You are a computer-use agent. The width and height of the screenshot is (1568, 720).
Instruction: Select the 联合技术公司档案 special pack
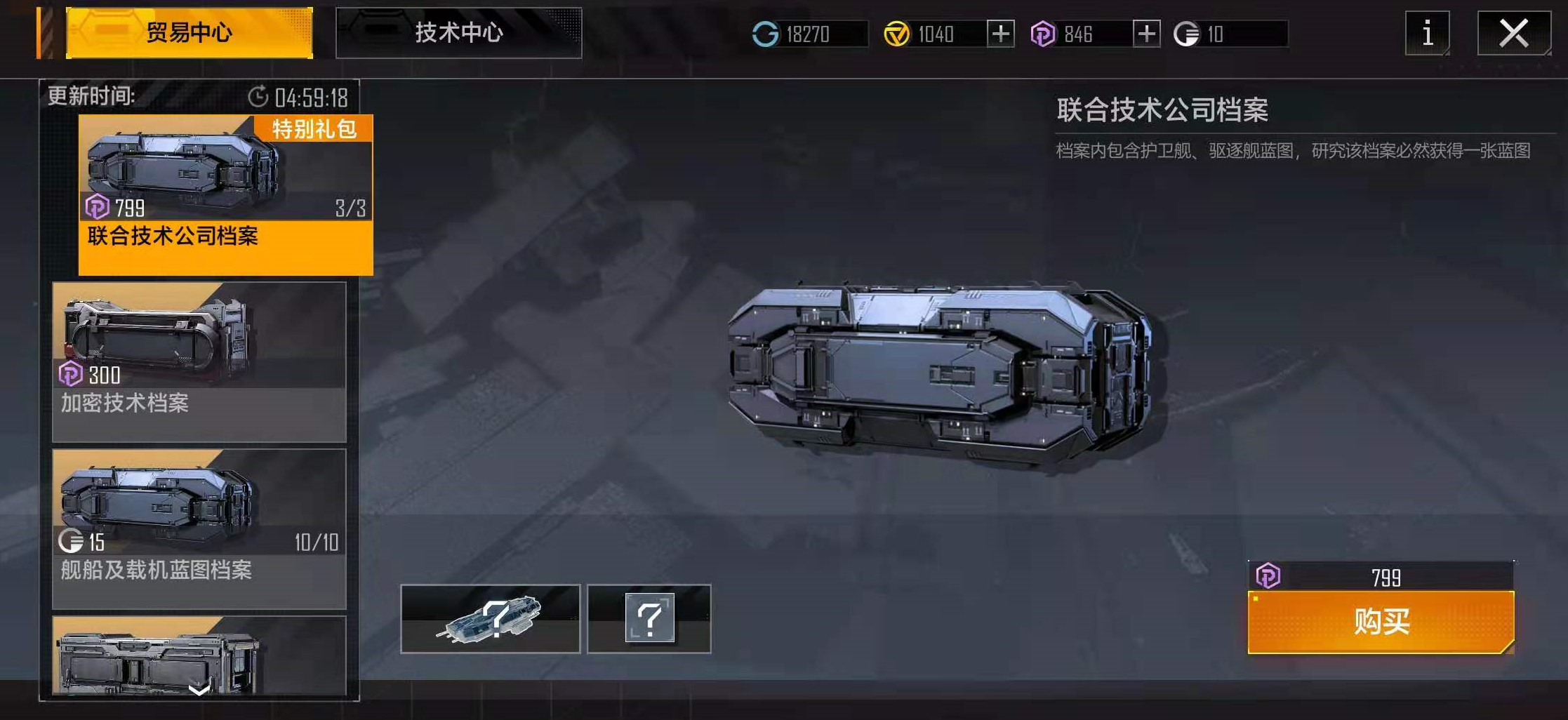[x=225, y=194]
